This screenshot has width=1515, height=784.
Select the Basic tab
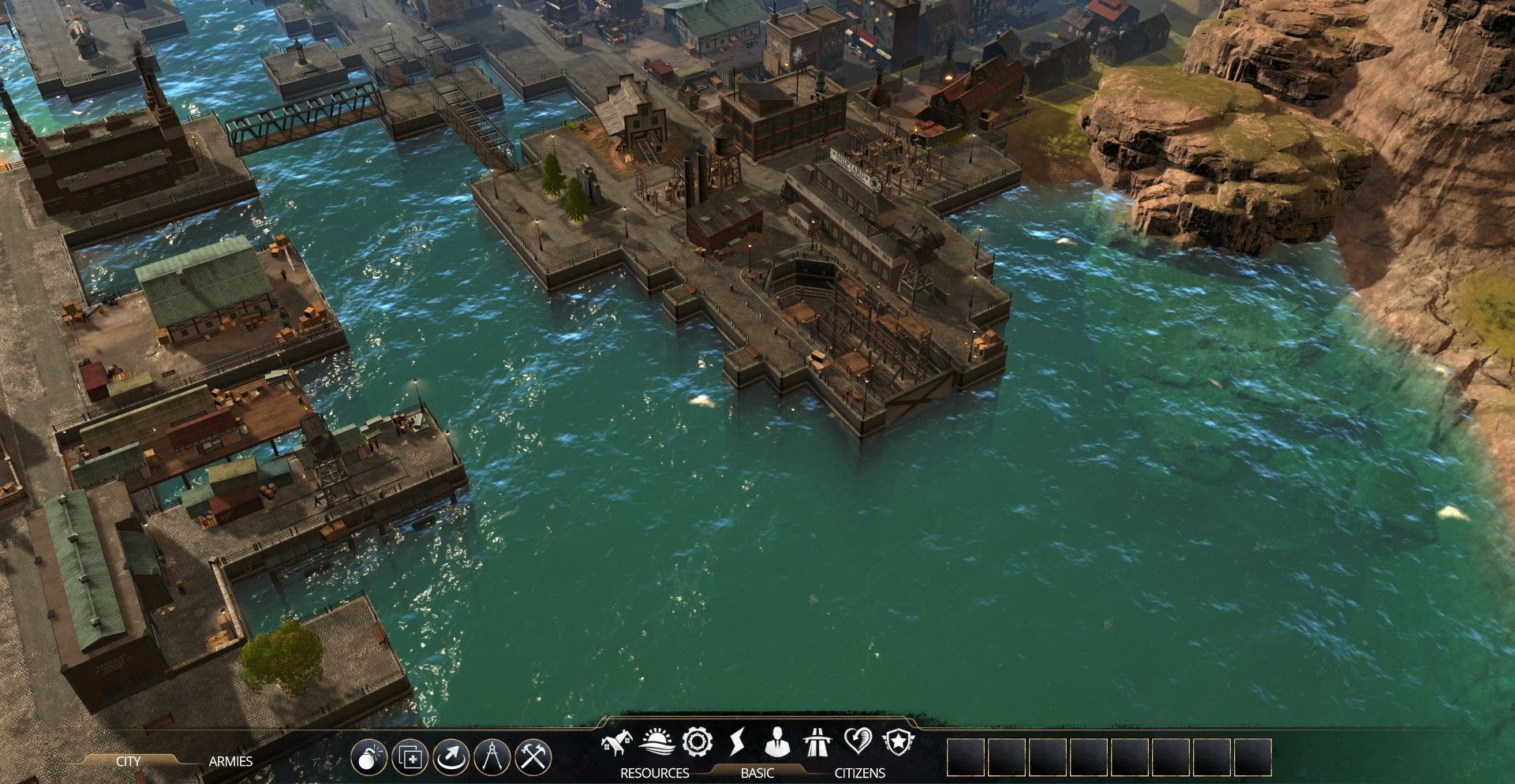(x=757, y=773)
